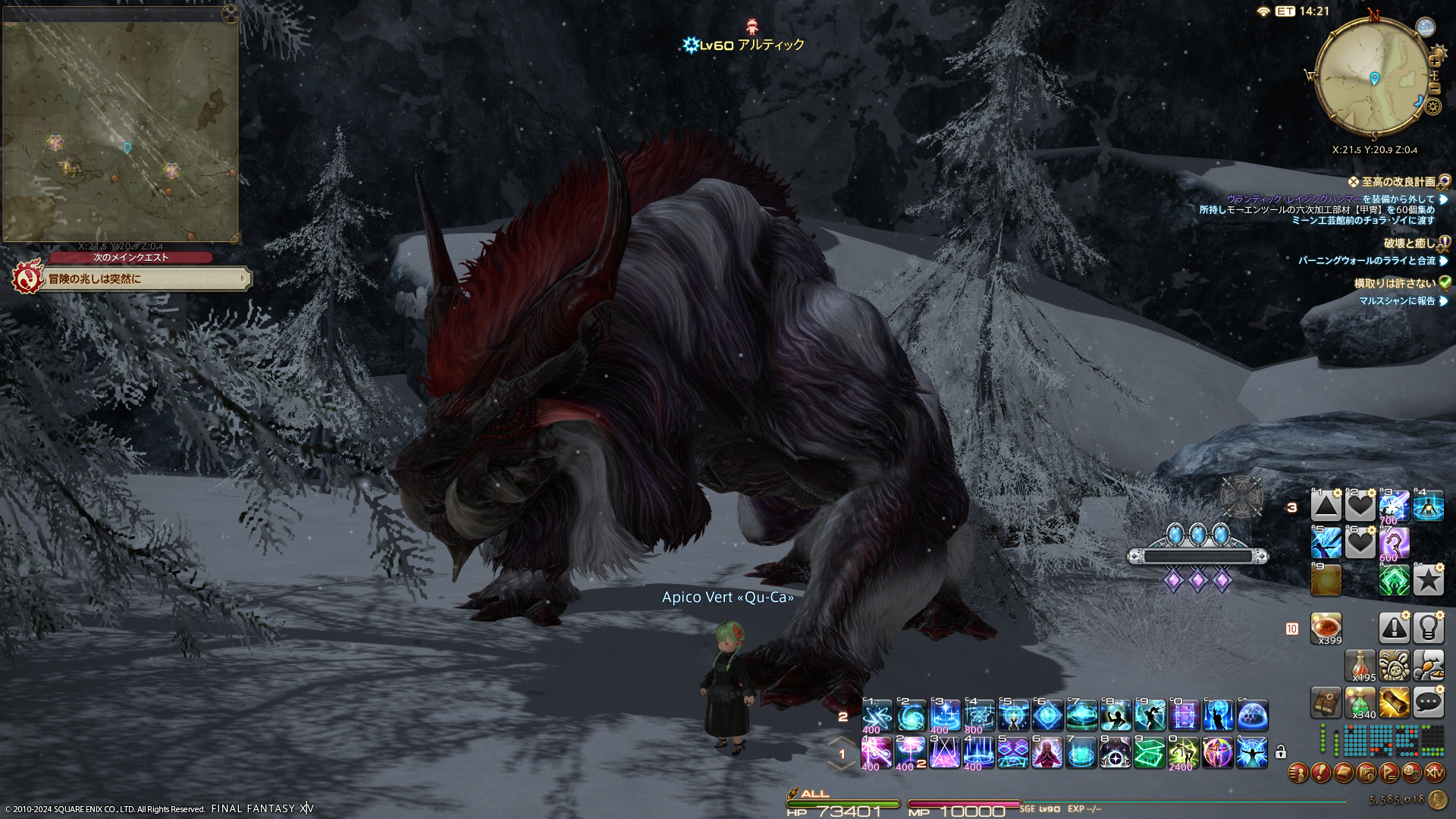Select tracked quest 破壊と癒し

[x=1409, y=243]
